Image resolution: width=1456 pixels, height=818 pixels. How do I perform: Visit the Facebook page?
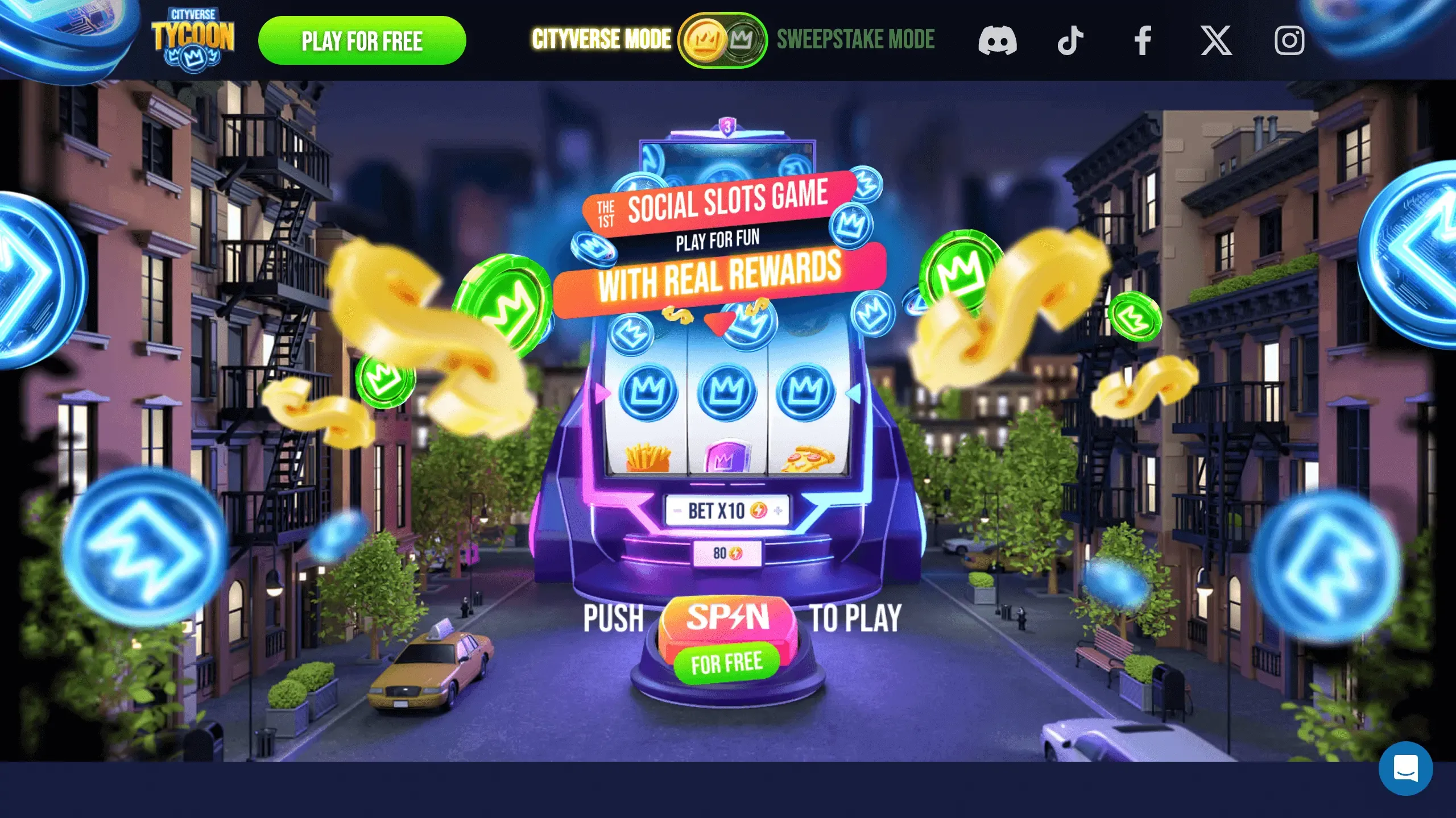[1143, 40]
